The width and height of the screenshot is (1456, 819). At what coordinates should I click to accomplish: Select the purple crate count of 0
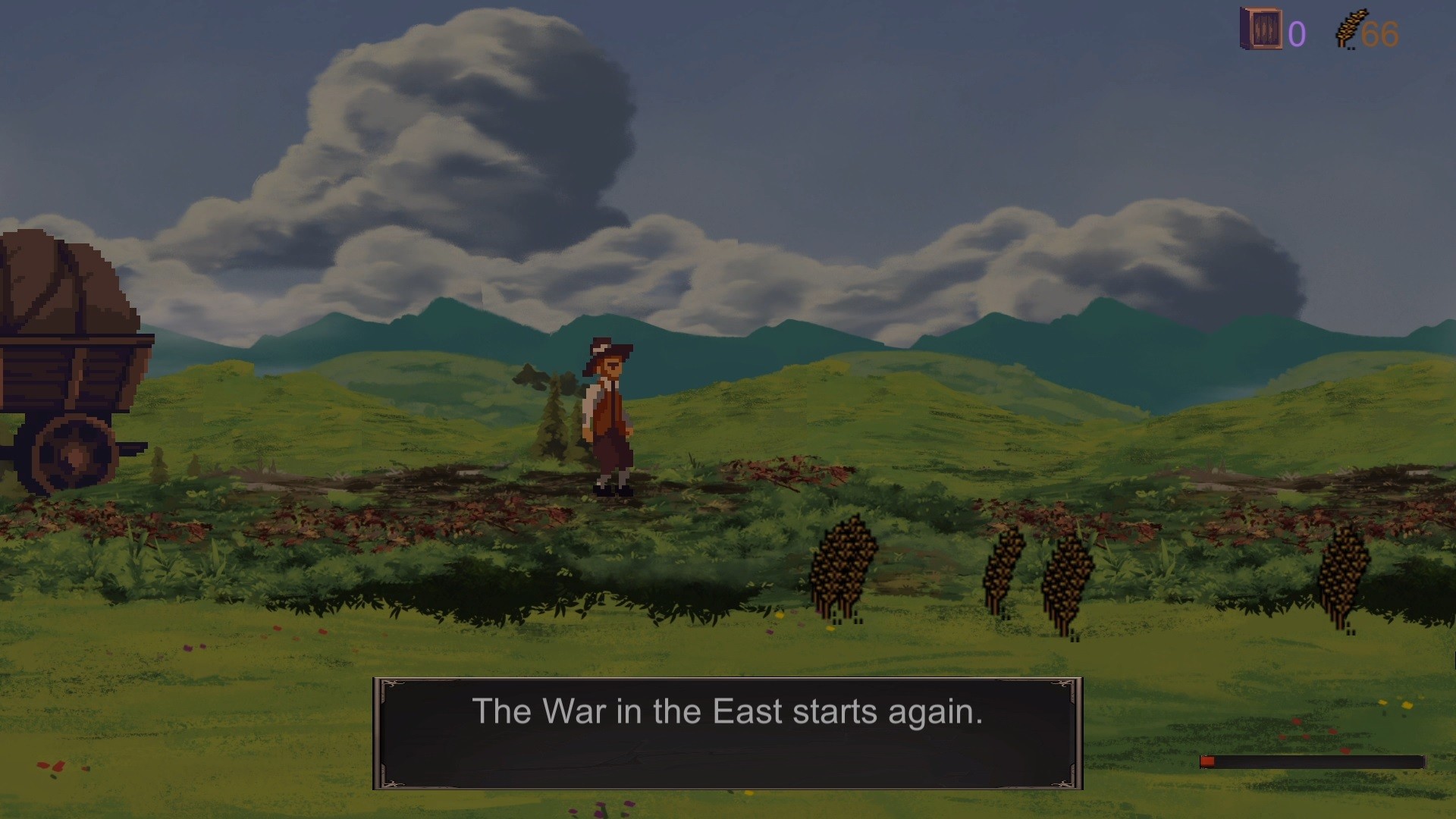(1295, 33)
